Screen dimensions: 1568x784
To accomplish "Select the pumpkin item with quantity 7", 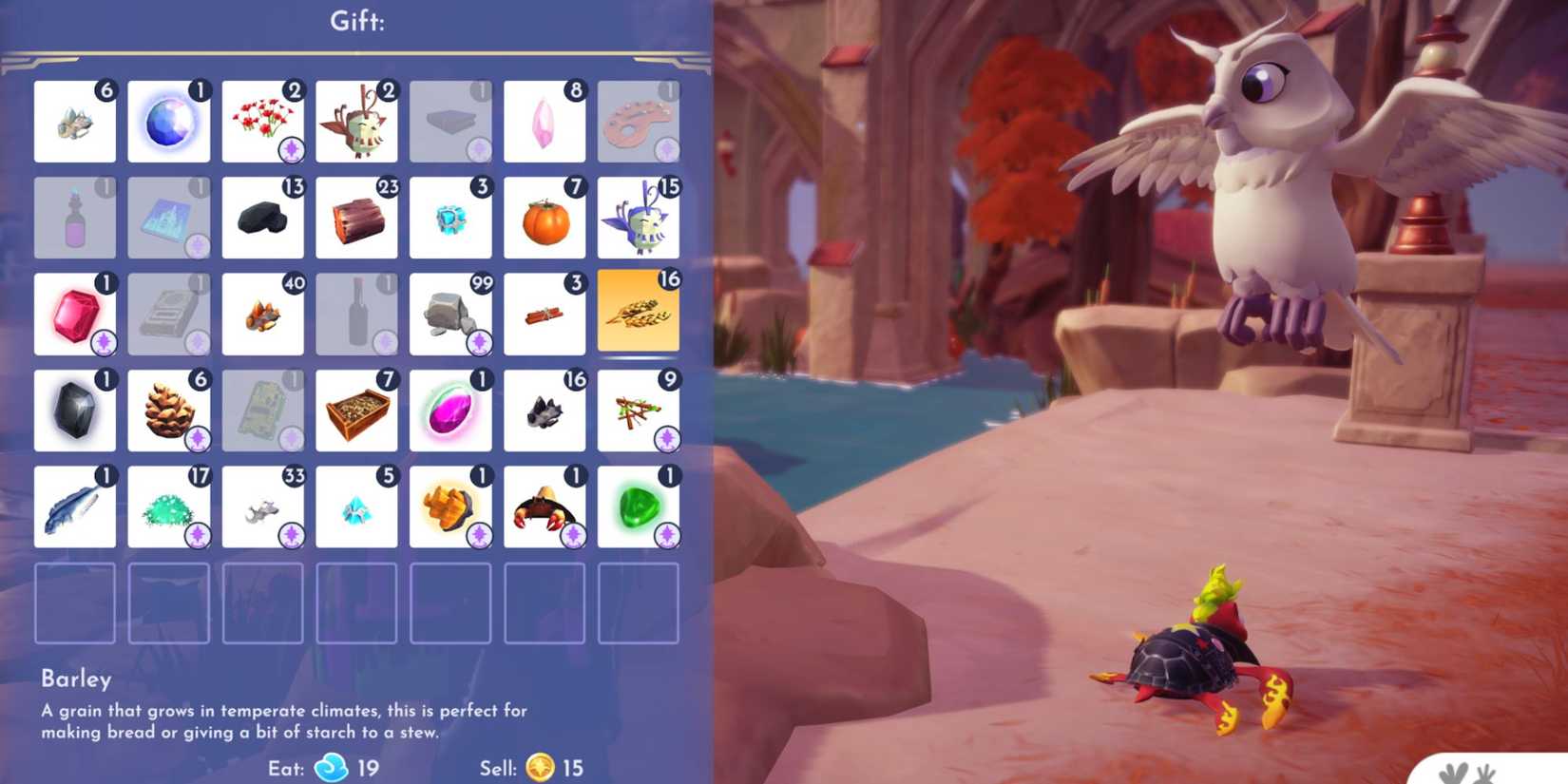I will [x=545, y=218].
